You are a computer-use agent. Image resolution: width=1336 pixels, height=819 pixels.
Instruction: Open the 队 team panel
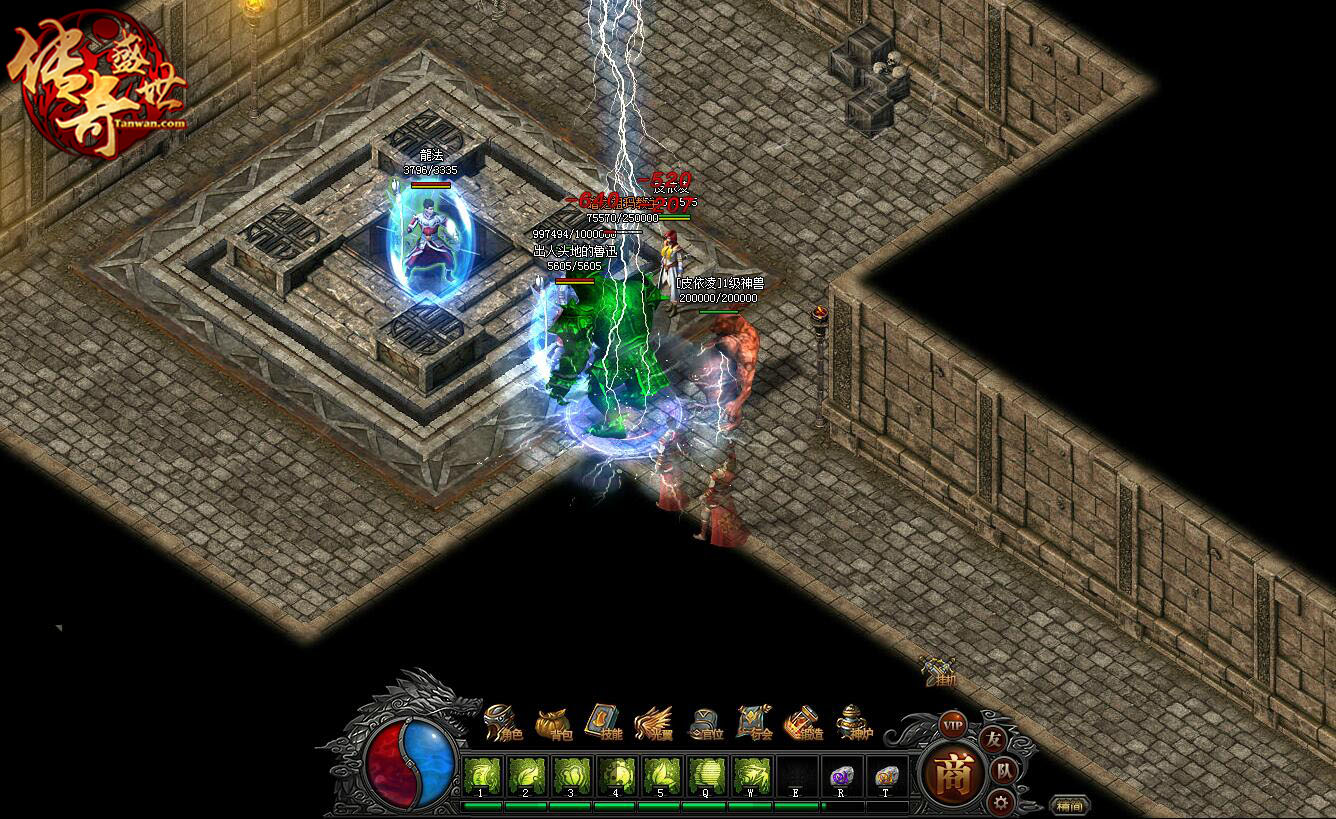1005,771
